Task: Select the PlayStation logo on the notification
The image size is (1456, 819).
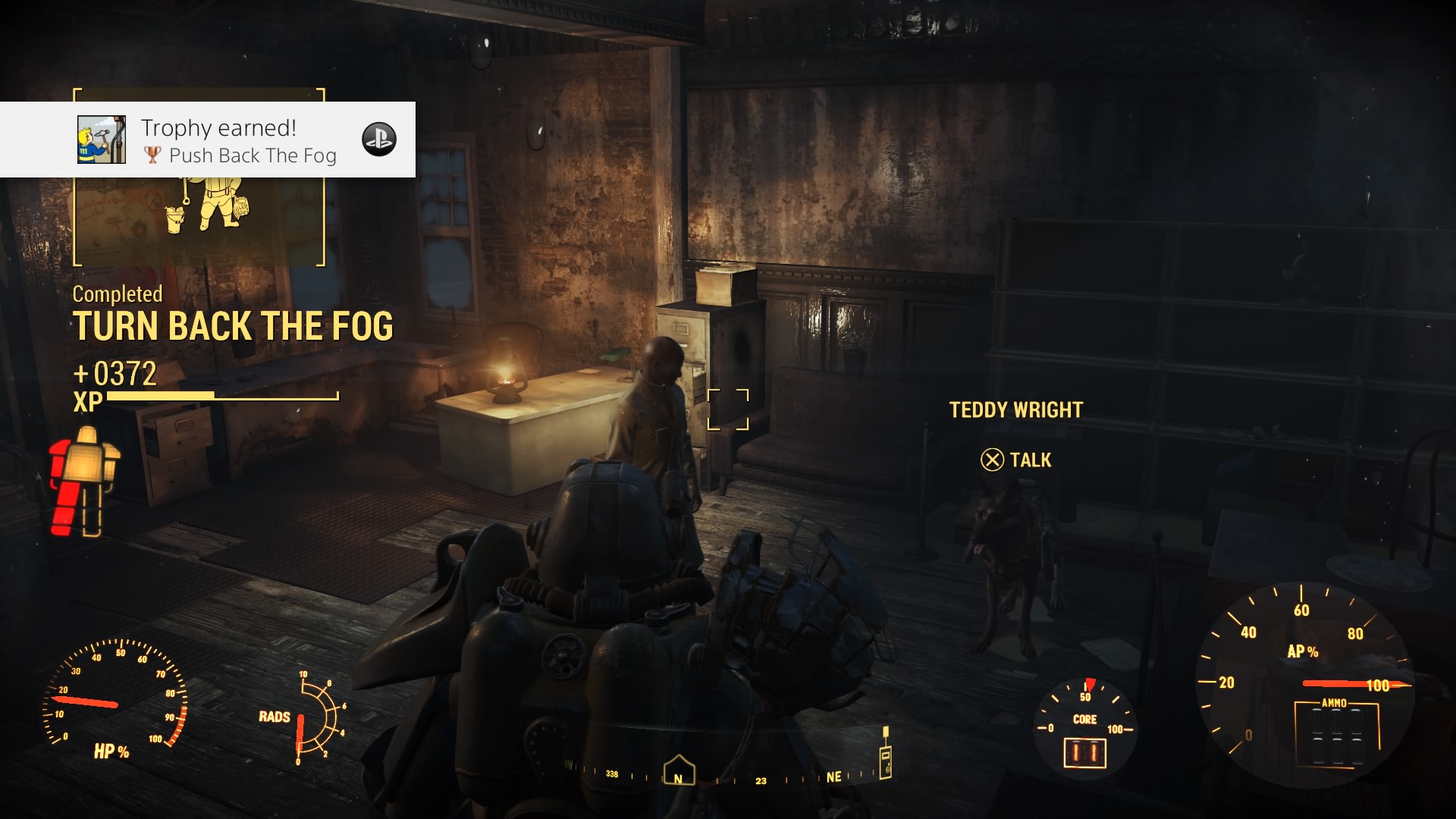Action: click(x=379, y=140)
